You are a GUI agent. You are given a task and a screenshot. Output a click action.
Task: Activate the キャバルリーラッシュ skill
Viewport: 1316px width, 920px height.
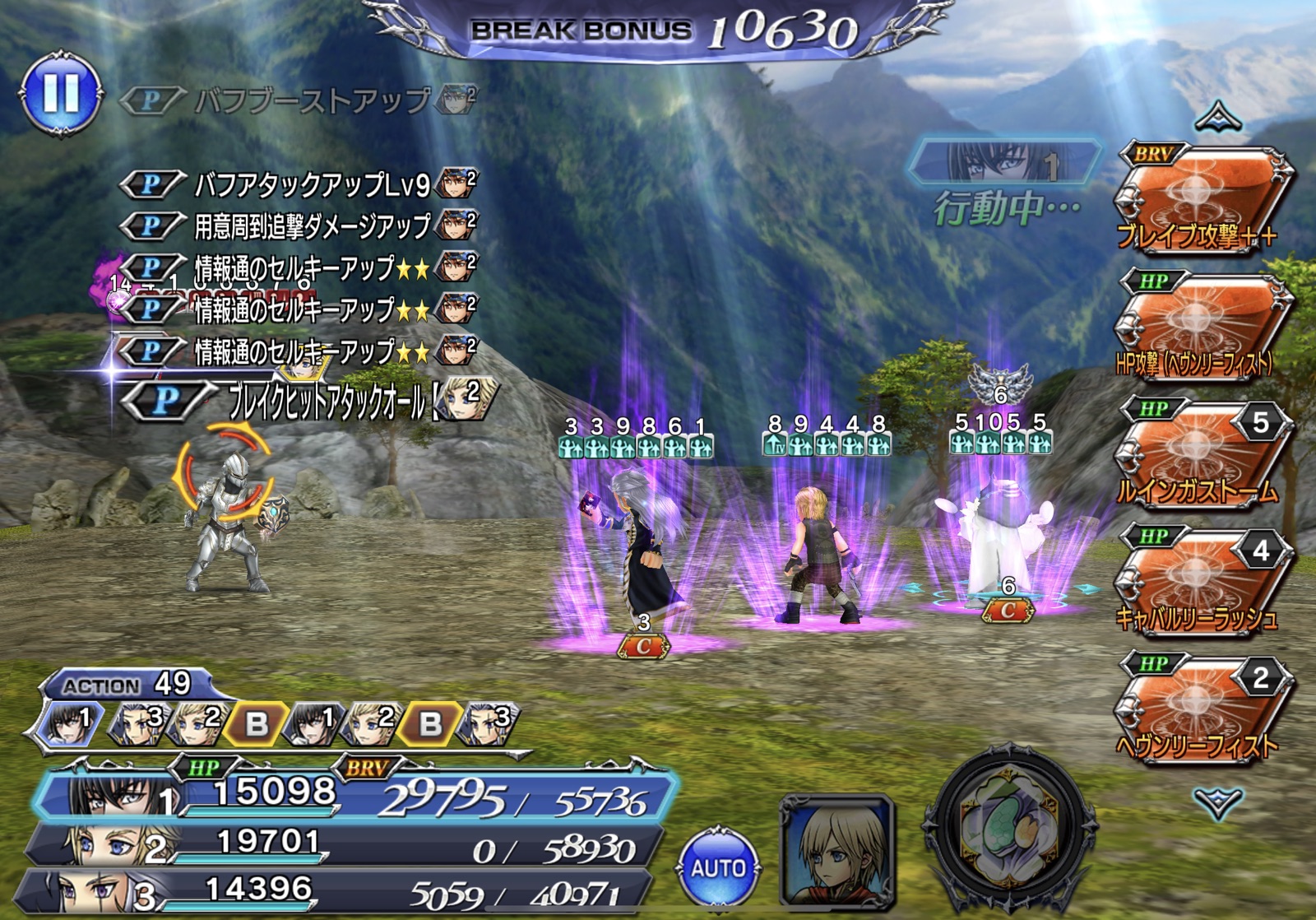point(1201,583)
